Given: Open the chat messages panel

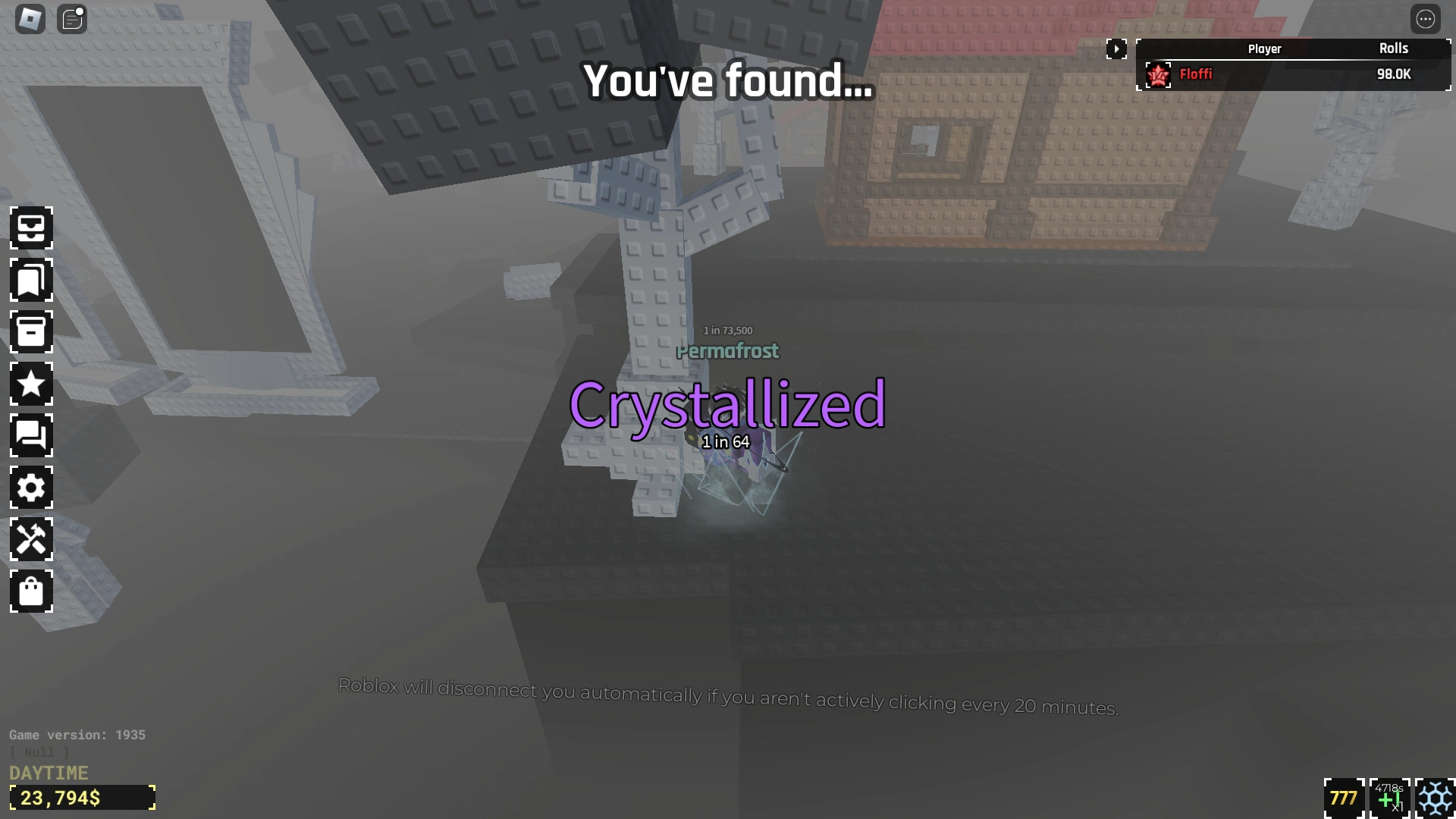Looking at the screenshot, I should click(31, 436).
